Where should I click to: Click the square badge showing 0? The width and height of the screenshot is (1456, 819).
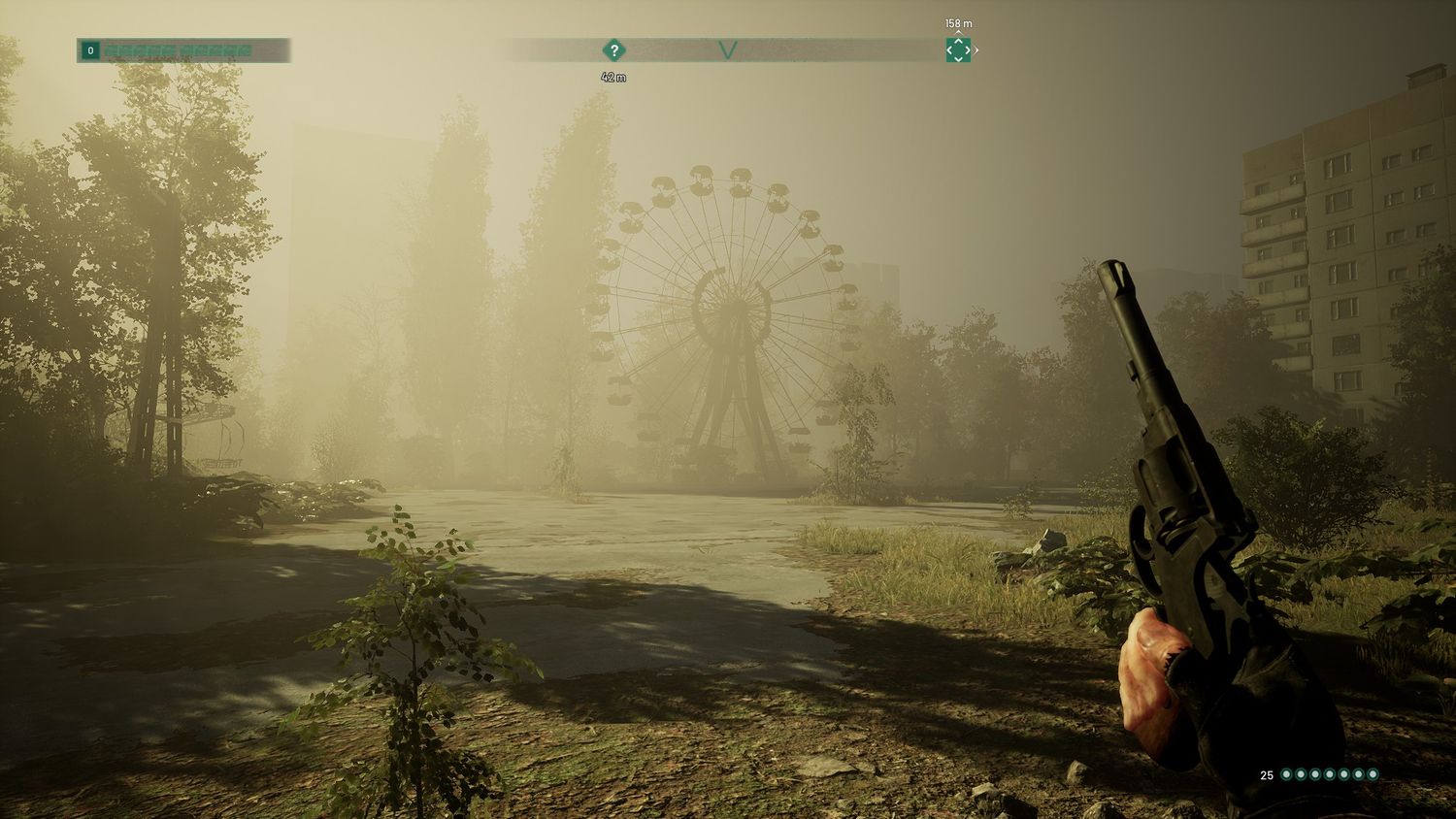[x=90, y=50]
